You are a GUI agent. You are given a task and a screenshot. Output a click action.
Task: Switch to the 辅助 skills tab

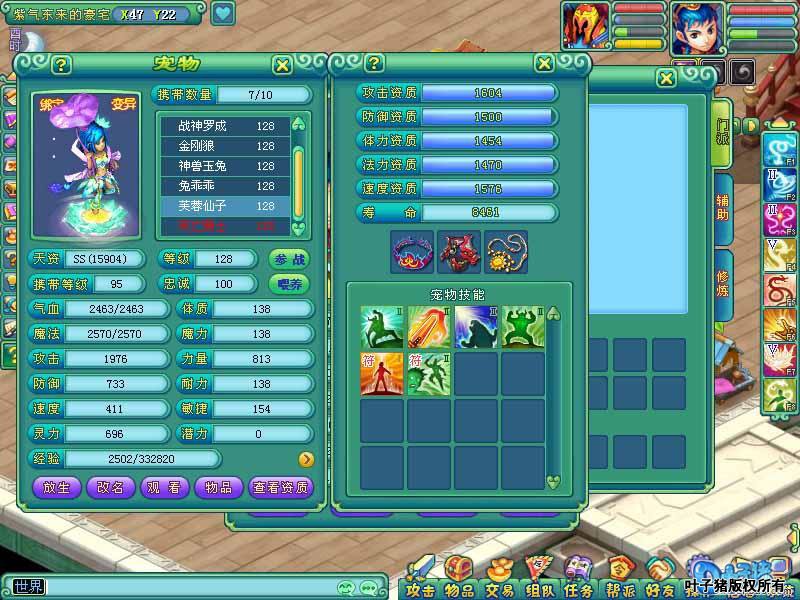coord(722,207)
